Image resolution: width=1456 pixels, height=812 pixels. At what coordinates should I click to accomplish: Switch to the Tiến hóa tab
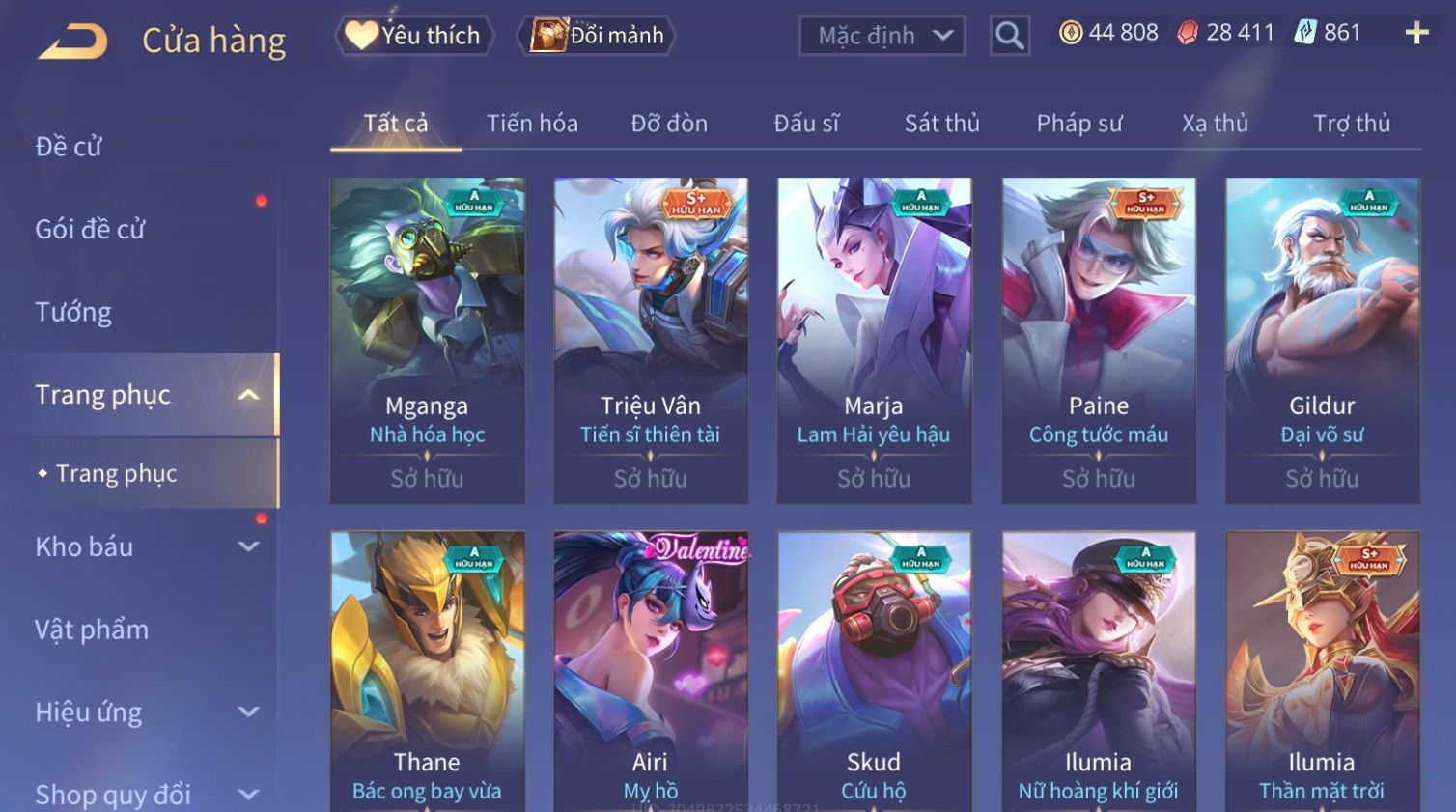pyautogui.click(x=532, y=124)
